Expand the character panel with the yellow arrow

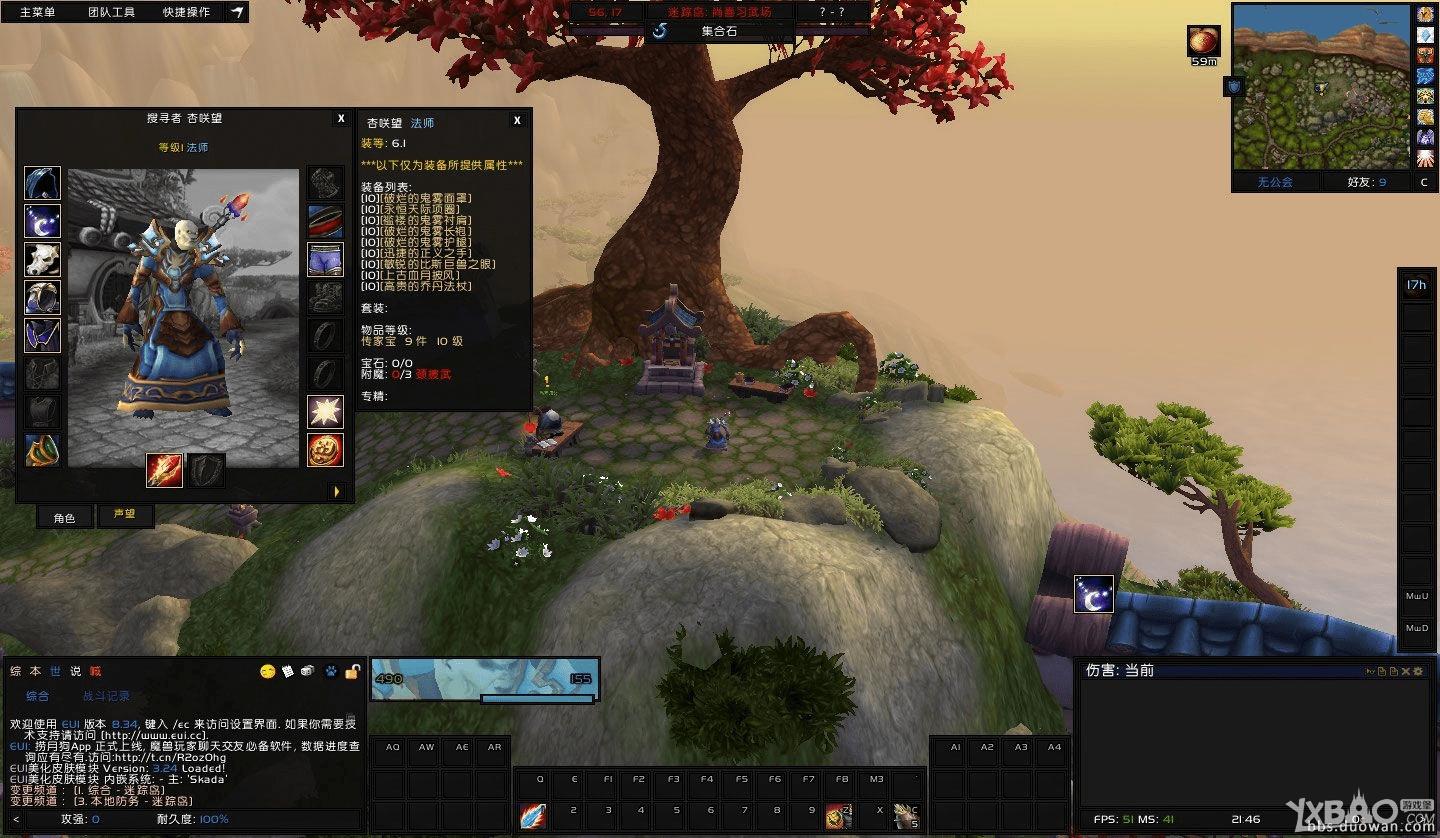tap(337, 491)
